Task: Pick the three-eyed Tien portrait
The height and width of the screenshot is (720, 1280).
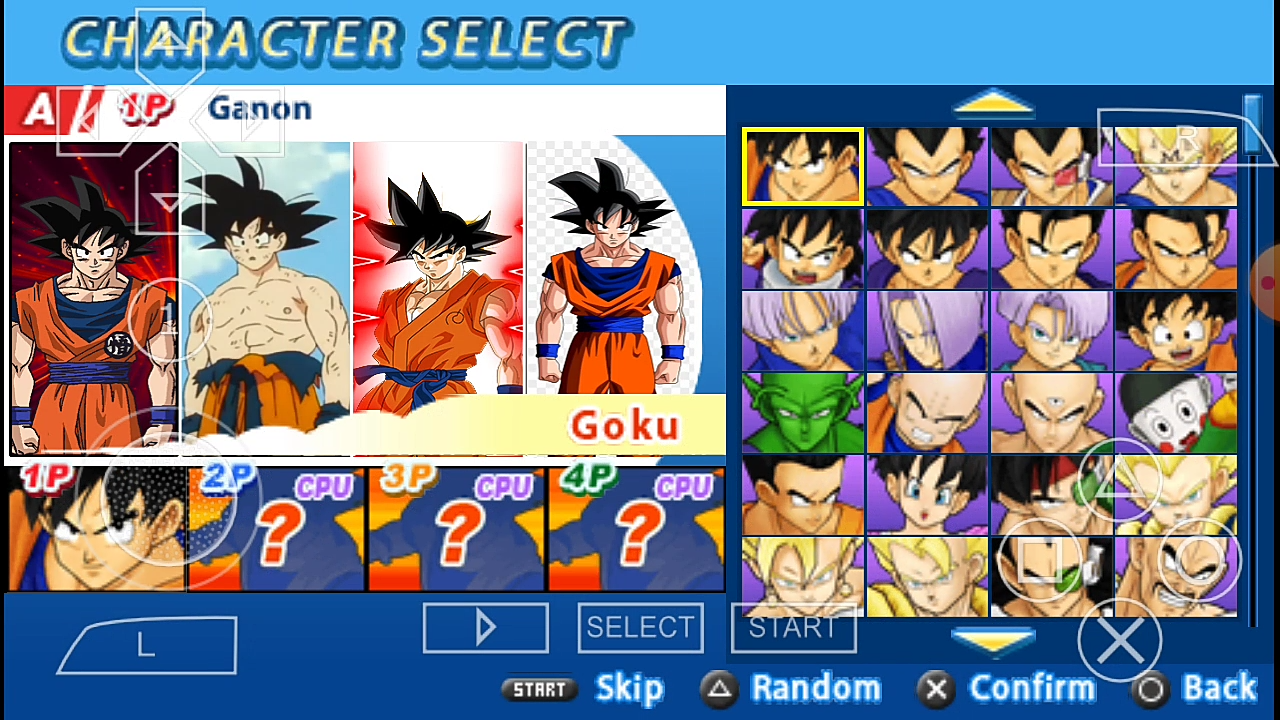Action: [1051, 412]
